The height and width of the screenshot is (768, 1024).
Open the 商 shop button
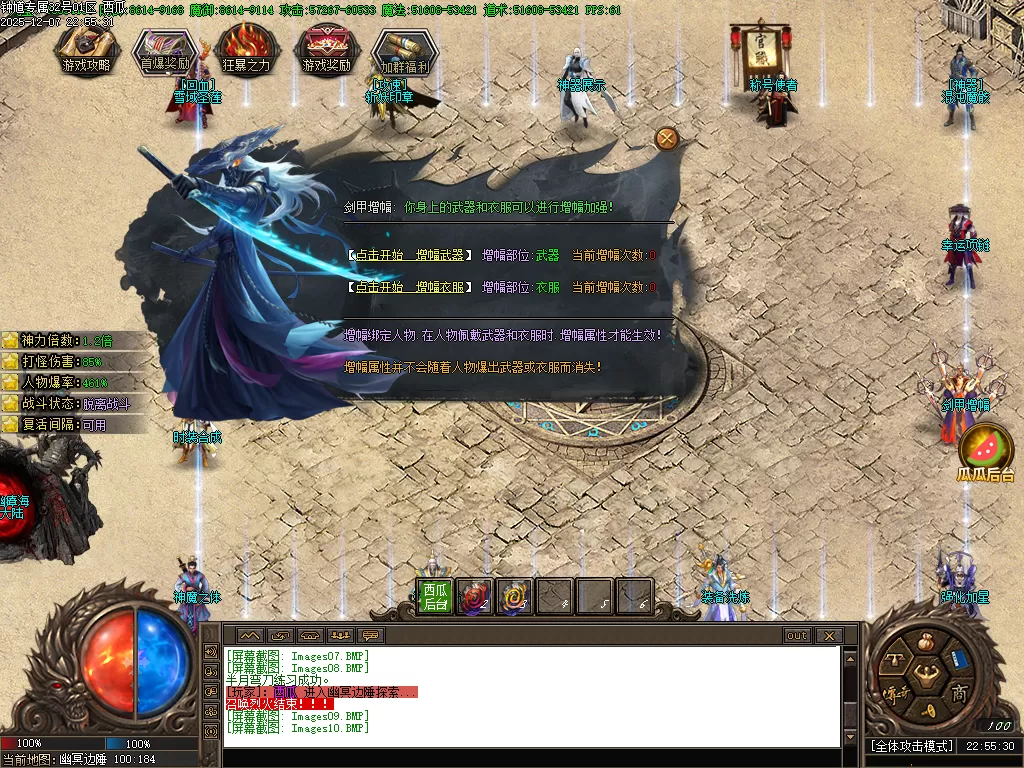959,694
